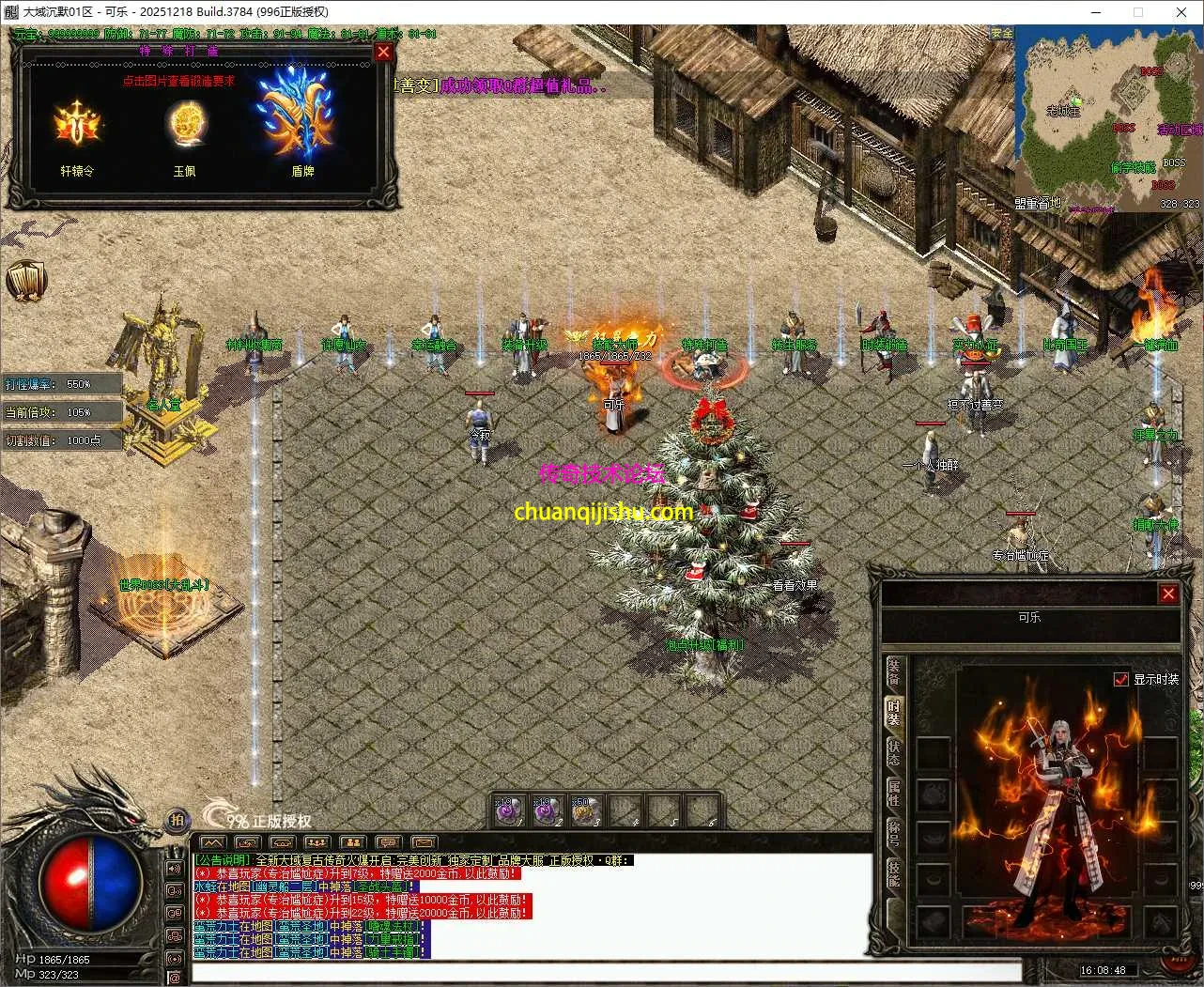Open the 技能 skills tab
Viewport: 1204px width, 987px height.
point(893,874)
